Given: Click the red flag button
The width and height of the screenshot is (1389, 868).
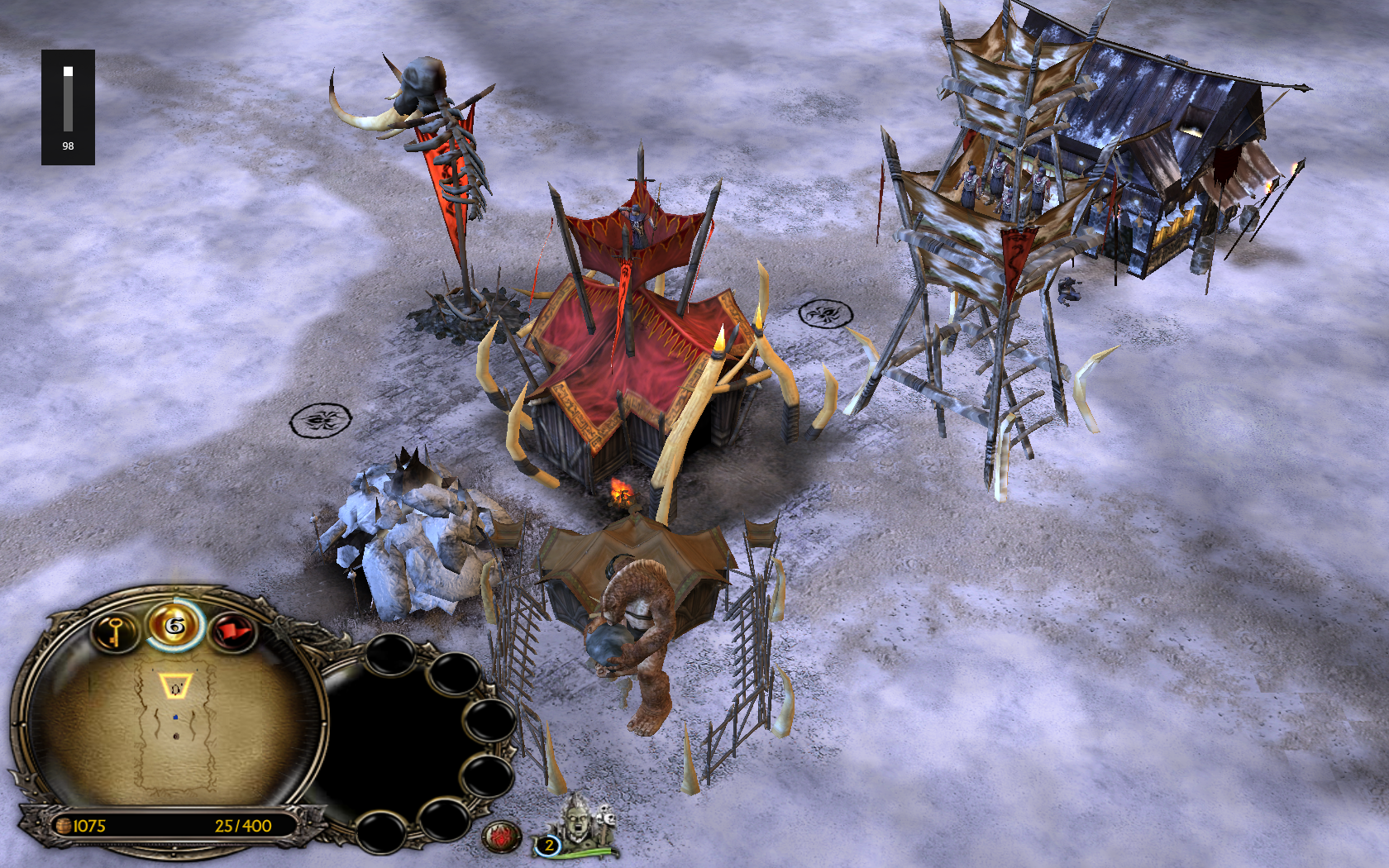Looking at the screenshot, I should click(x=232, y=632).
